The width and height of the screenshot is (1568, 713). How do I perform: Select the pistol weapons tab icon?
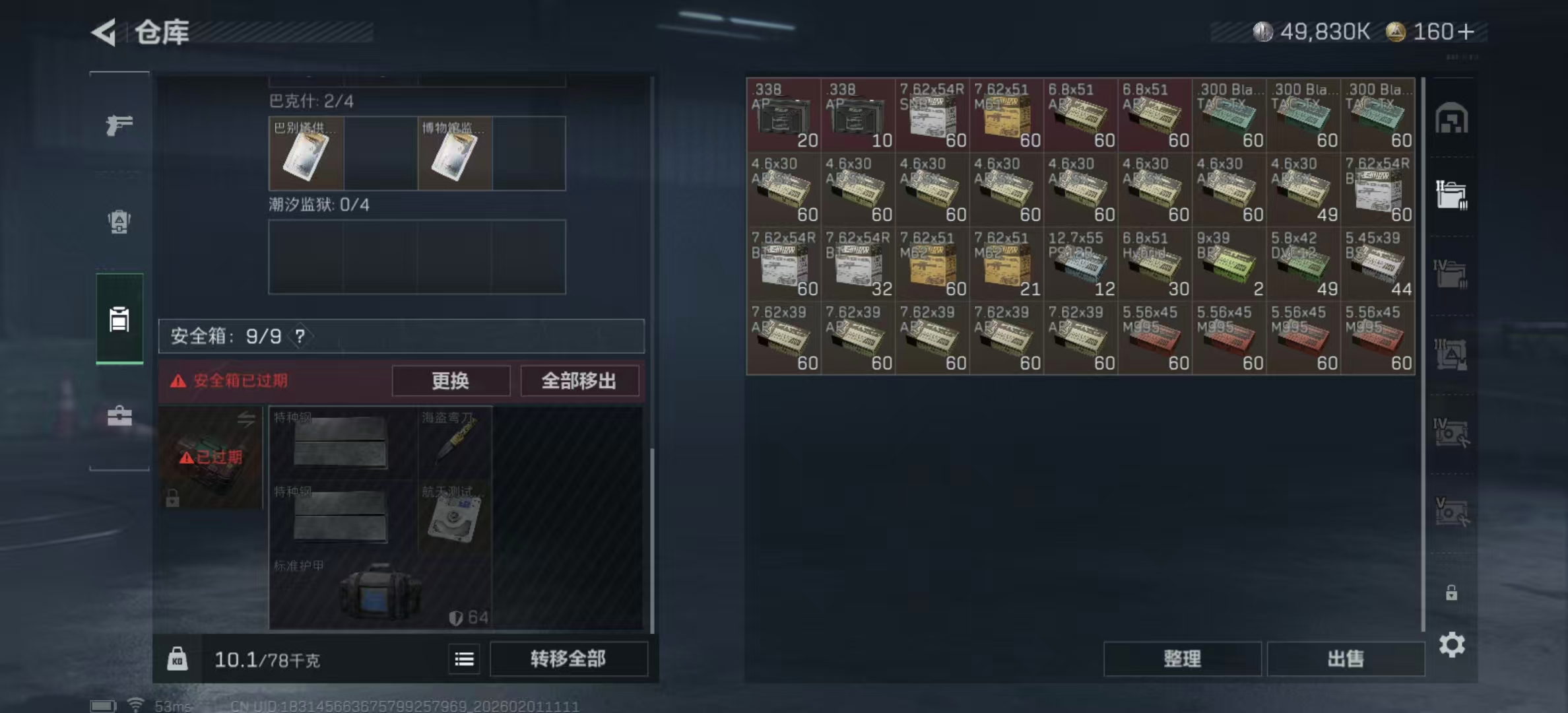(x=119, y=123)
